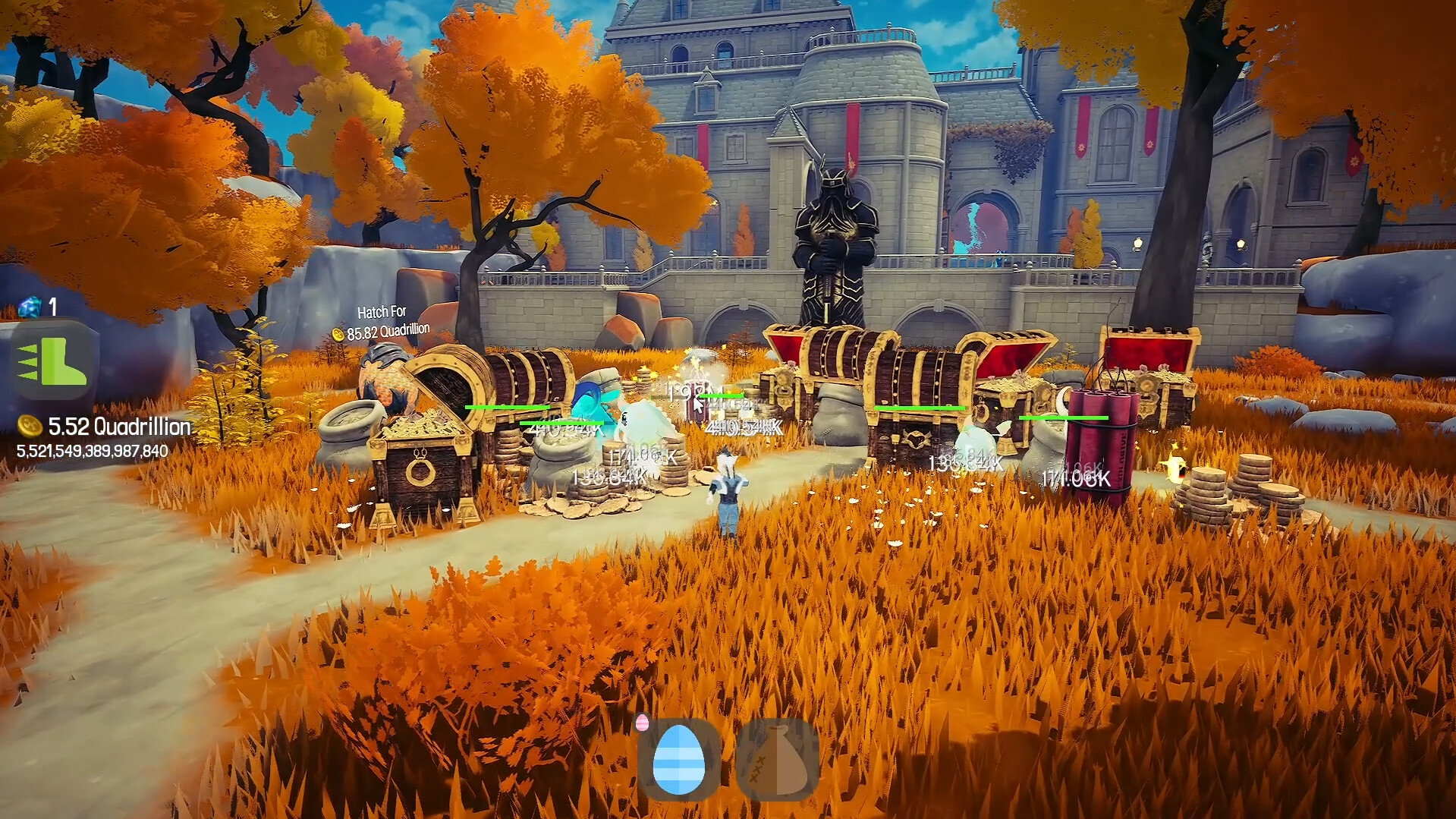Click the blue gem currency icon
Image resolution: width=1456 pixels, height=819 pixels.
point(27,307)
